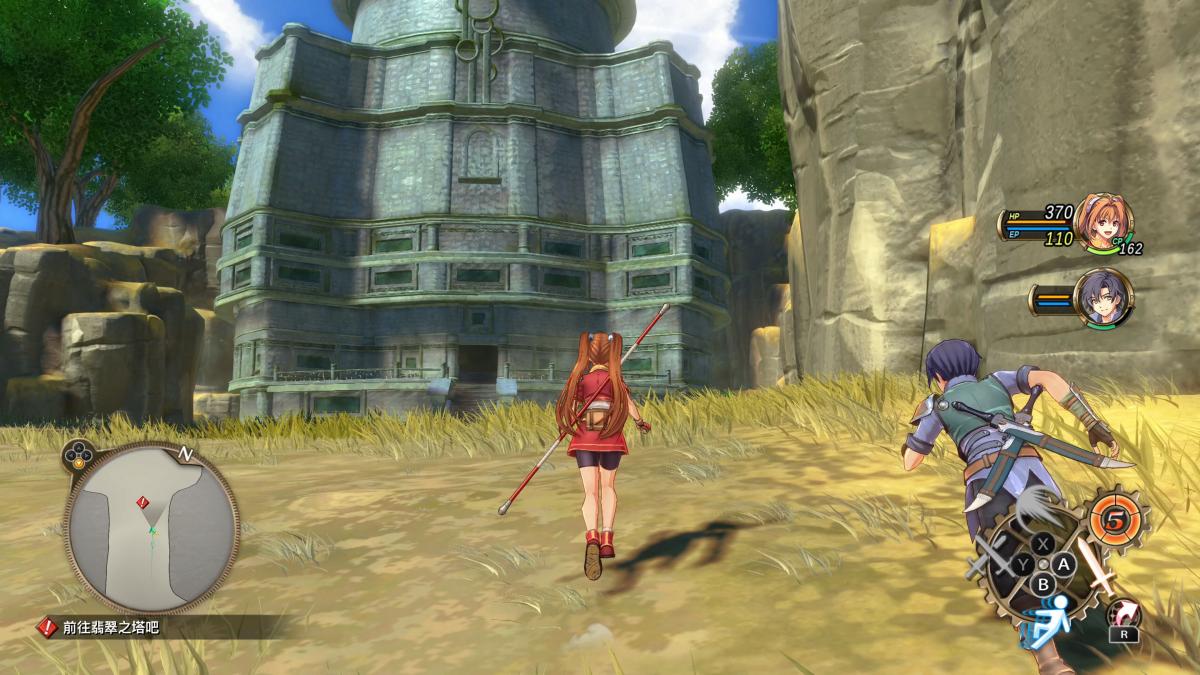Select the dark-haired boy's party portrait
The height and width of the screenshot is (675, 1200).
(x=1101, y=298)
